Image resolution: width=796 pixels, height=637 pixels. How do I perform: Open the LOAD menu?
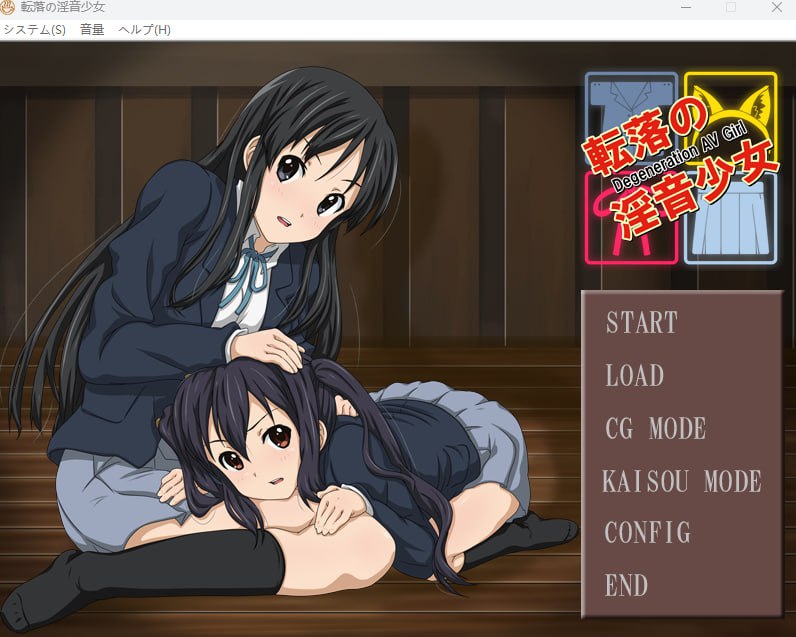635,376
